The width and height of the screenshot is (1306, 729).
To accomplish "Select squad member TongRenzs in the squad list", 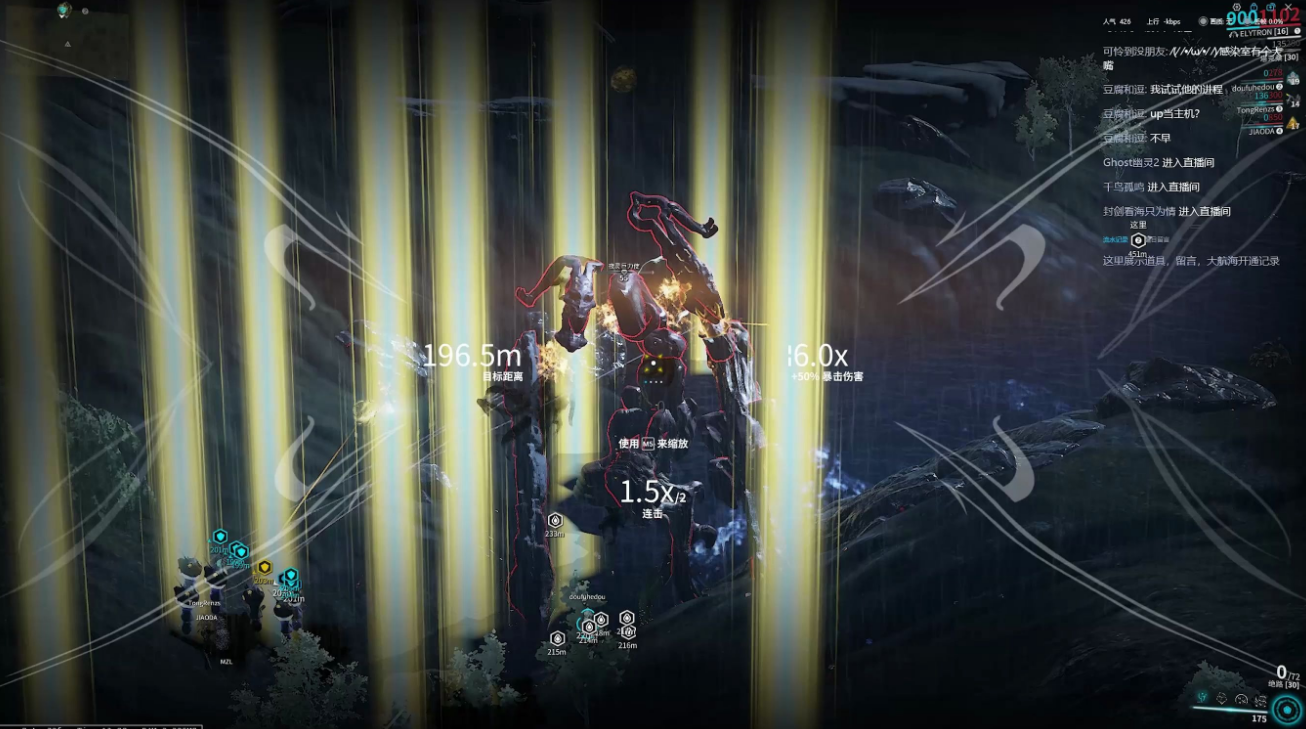I will tap(1256, 110).
